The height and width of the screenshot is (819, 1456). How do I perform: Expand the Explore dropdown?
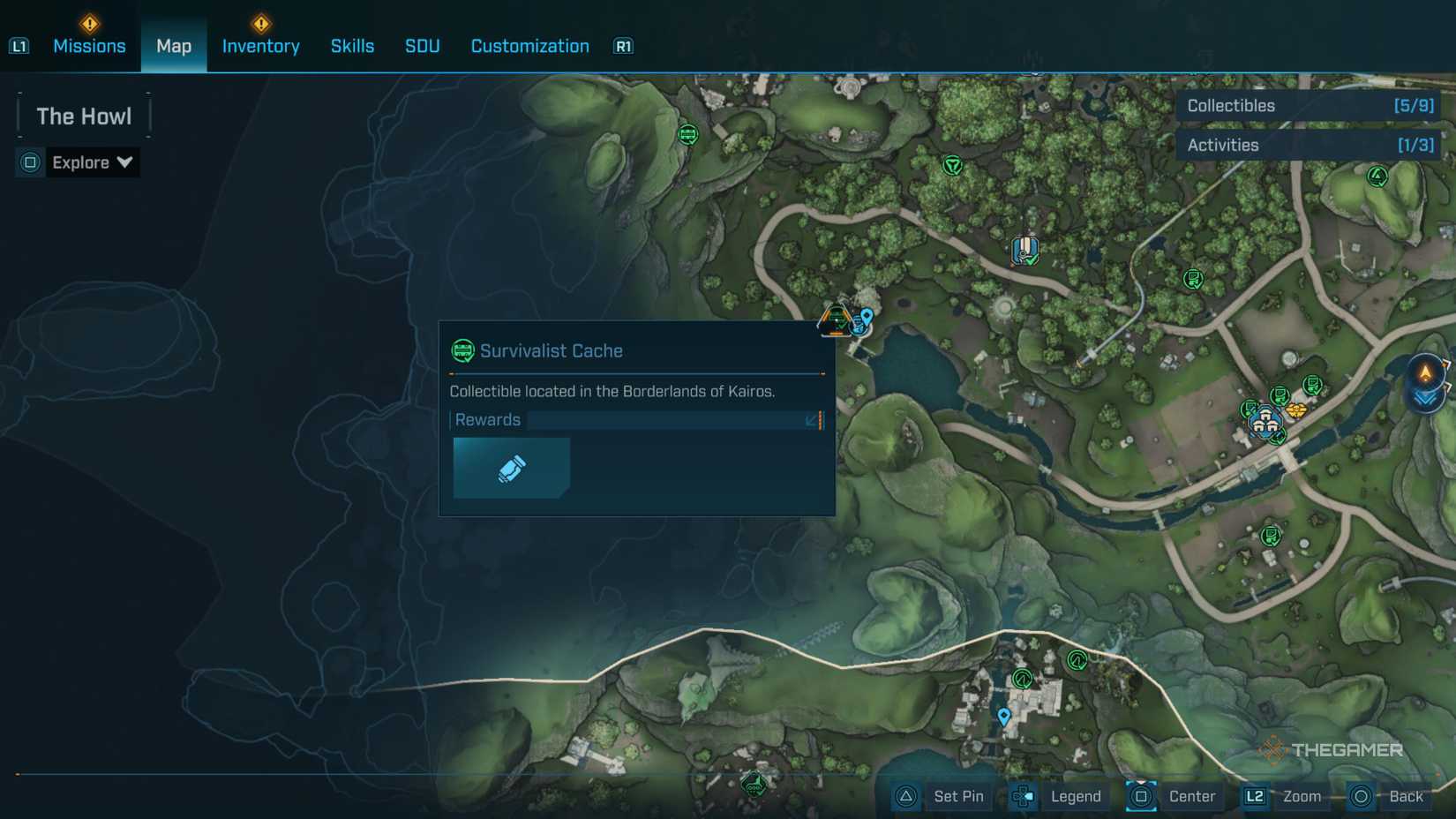(x=91, y=162)
